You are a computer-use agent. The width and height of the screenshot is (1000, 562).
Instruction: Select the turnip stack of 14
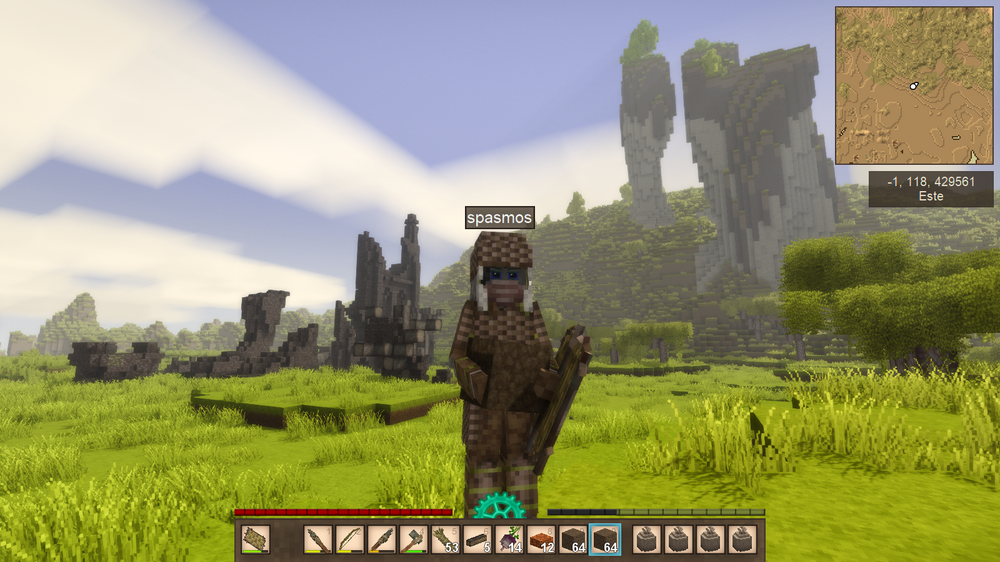(509, 540)
